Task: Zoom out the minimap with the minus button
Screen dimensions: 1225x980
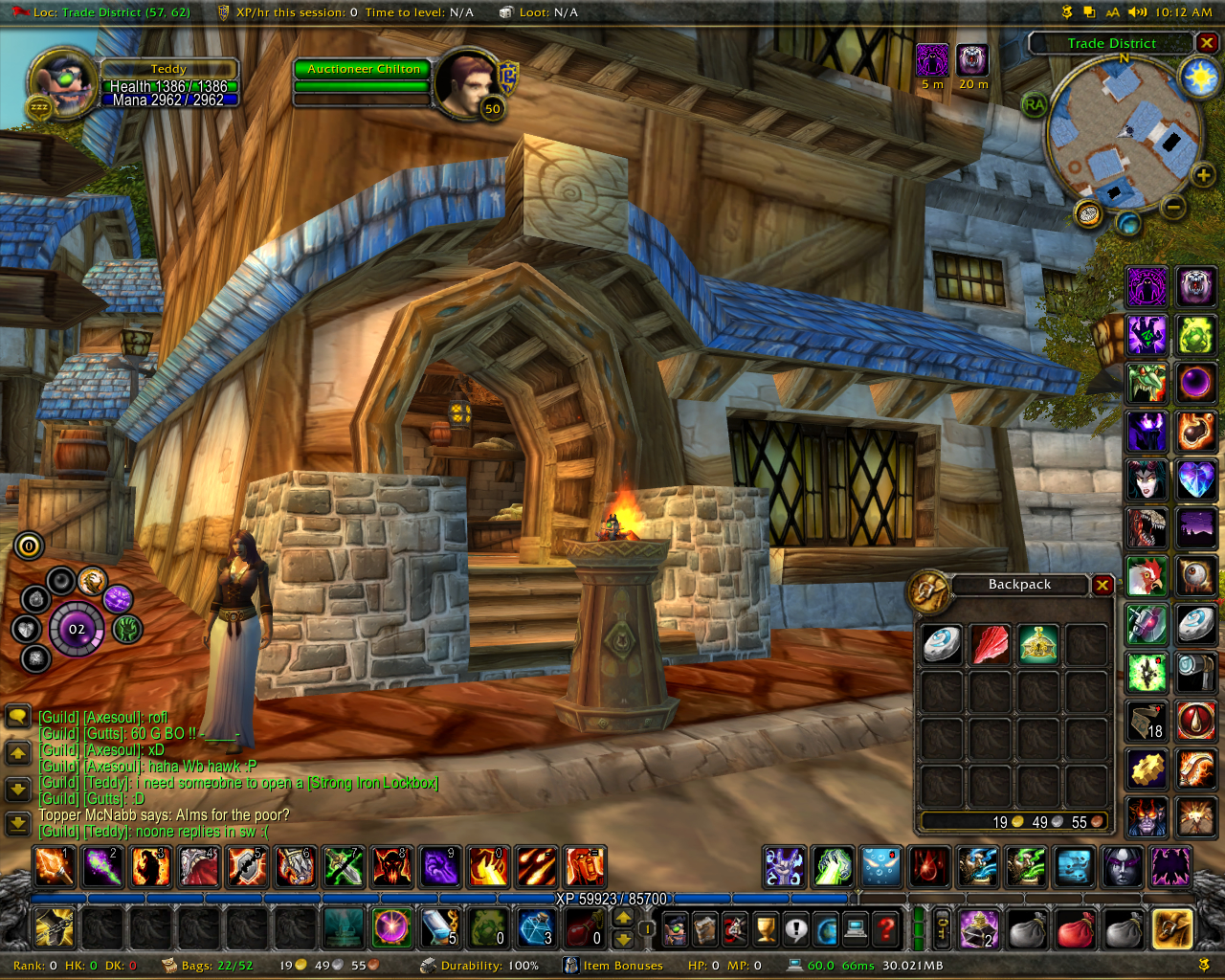Action: [1174, 206]
